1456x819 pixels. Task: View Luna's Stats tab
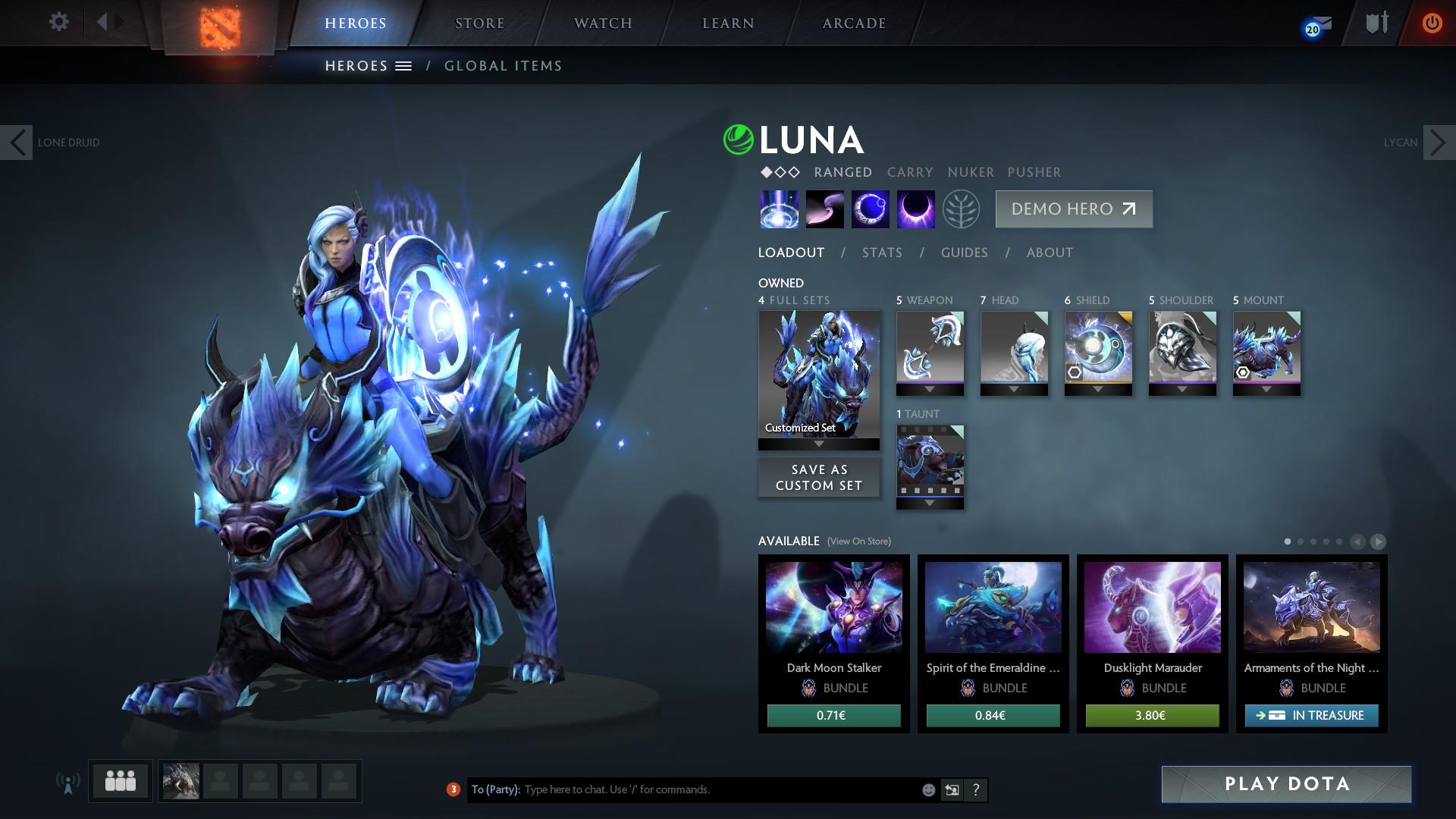pyautogui.click(x=882, y=253)
